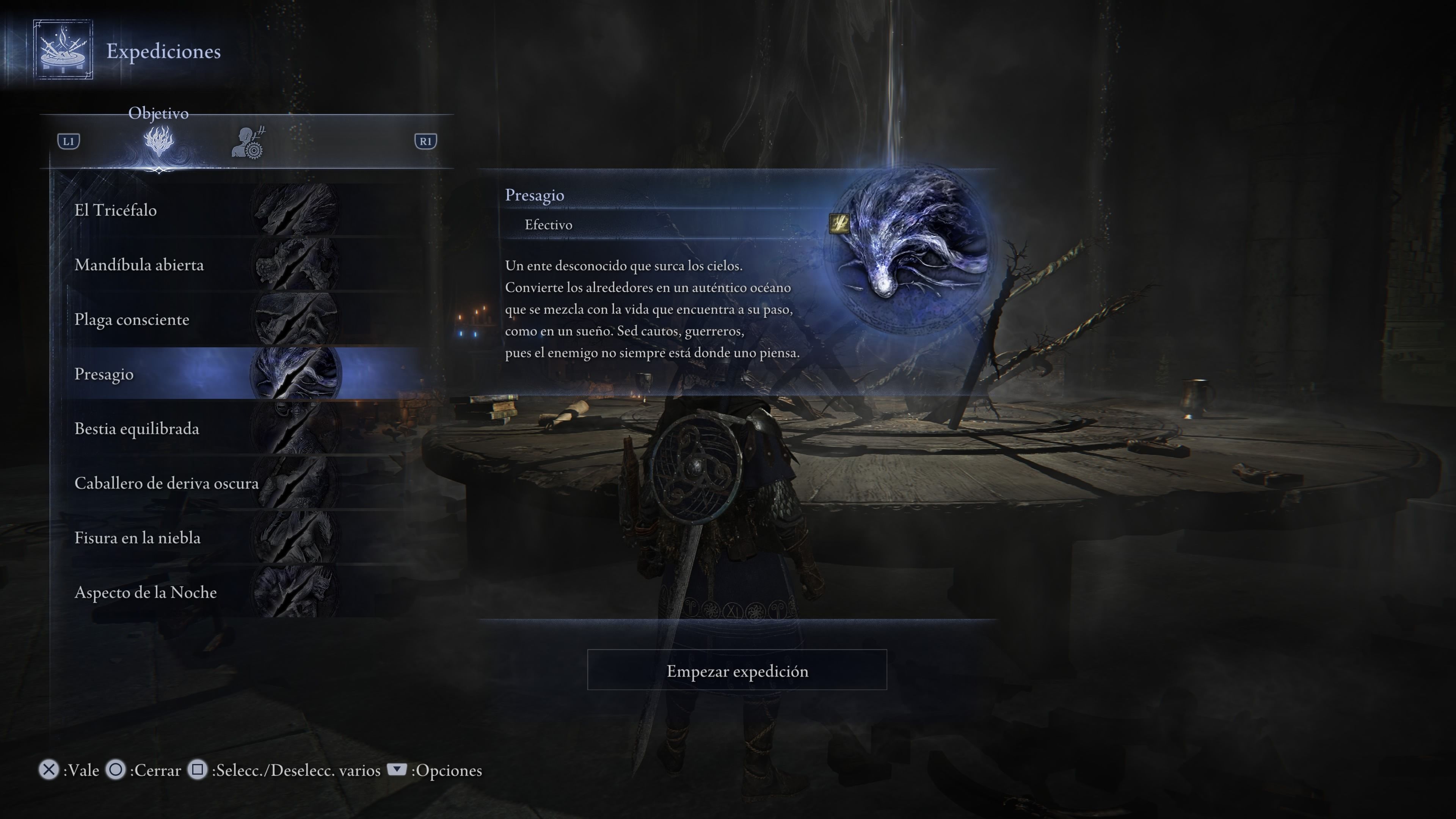Click the Empezar expedición button
The image size is (1456, 819).
[736, 670]
